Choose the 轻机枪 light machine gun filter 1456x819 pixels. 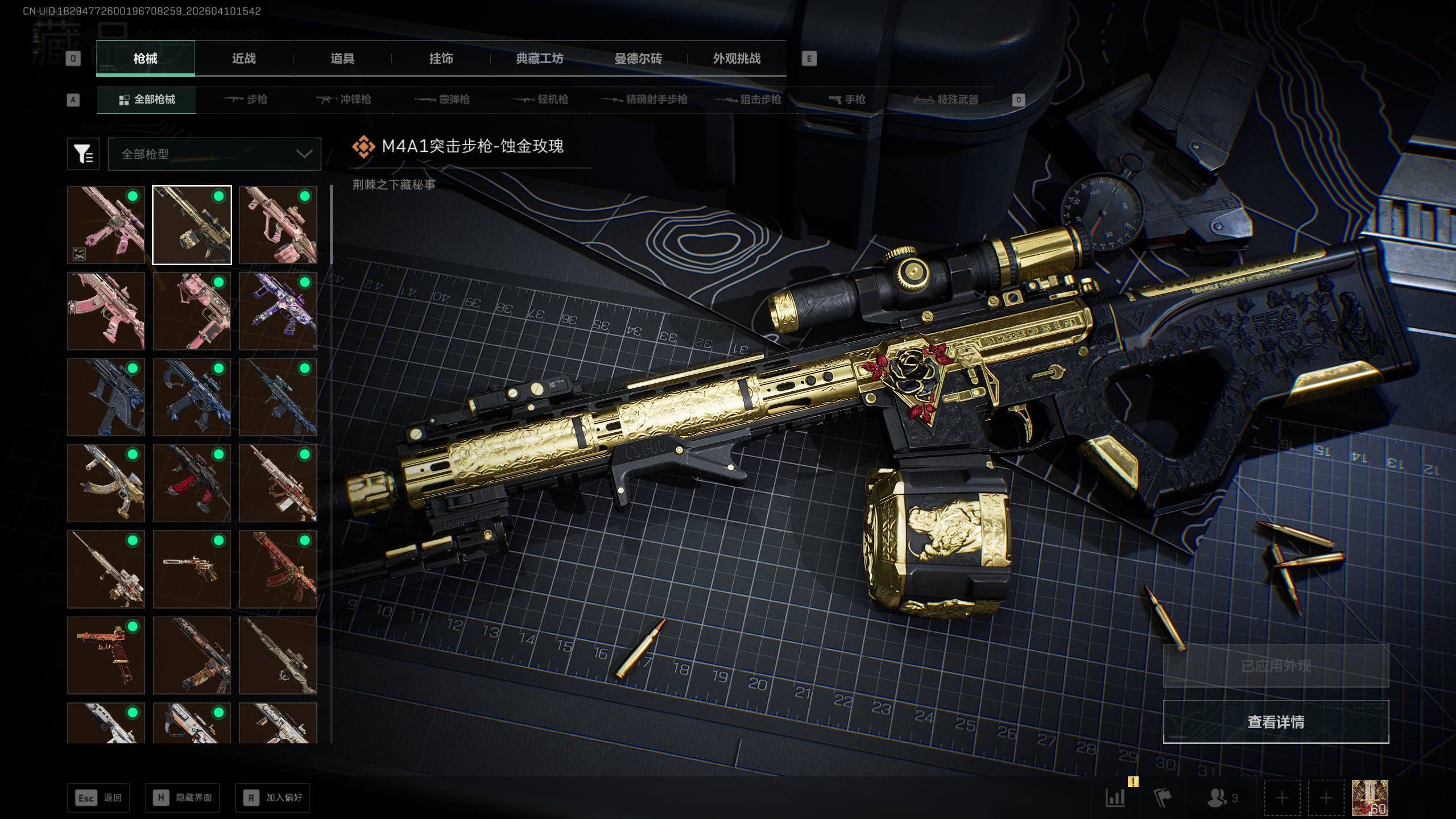coord(541,100)
